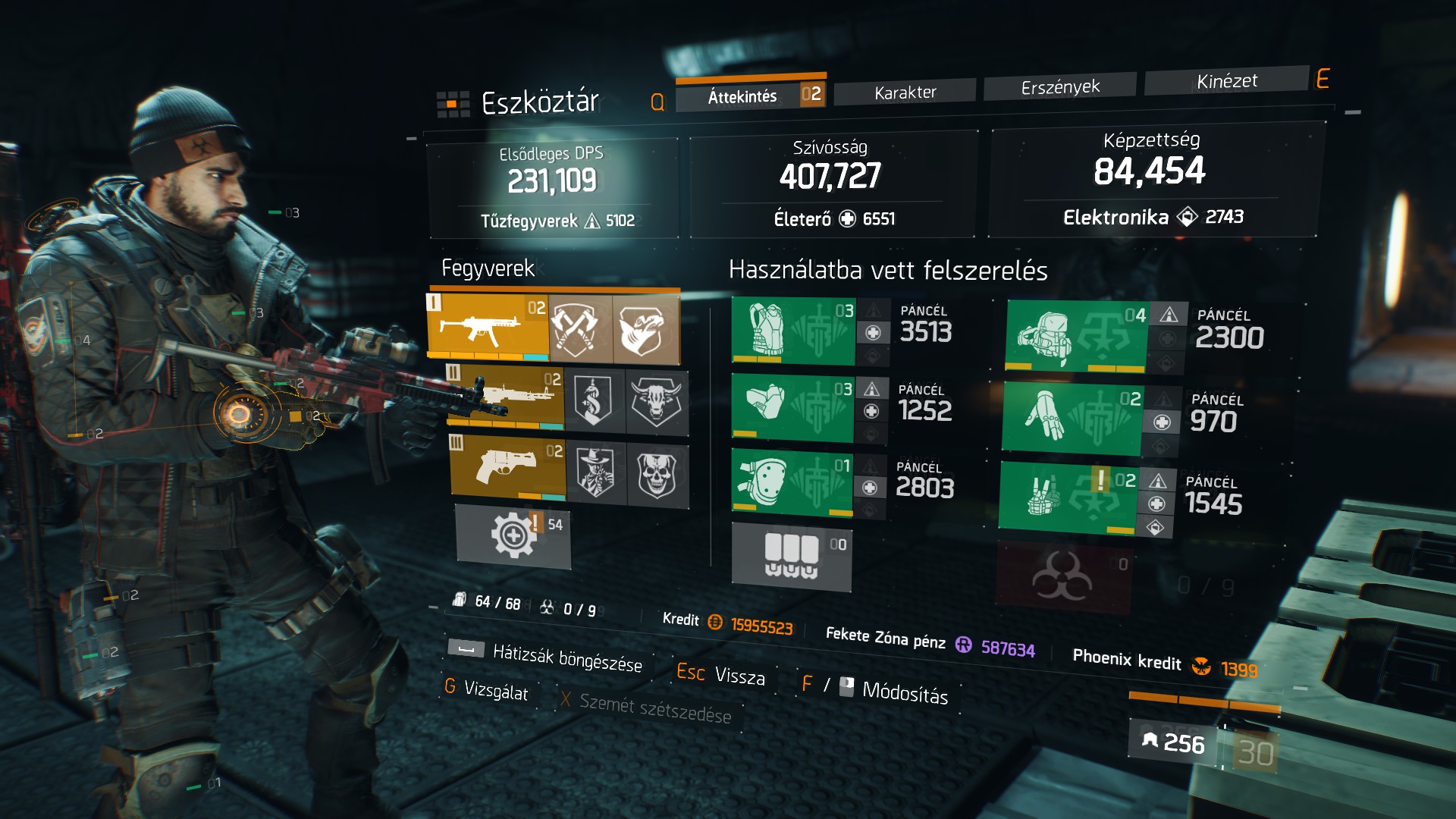The width and height of the screenshot is (1456, 819).
Task: Open the ammo magazines slot
Action: click(791, 557)
